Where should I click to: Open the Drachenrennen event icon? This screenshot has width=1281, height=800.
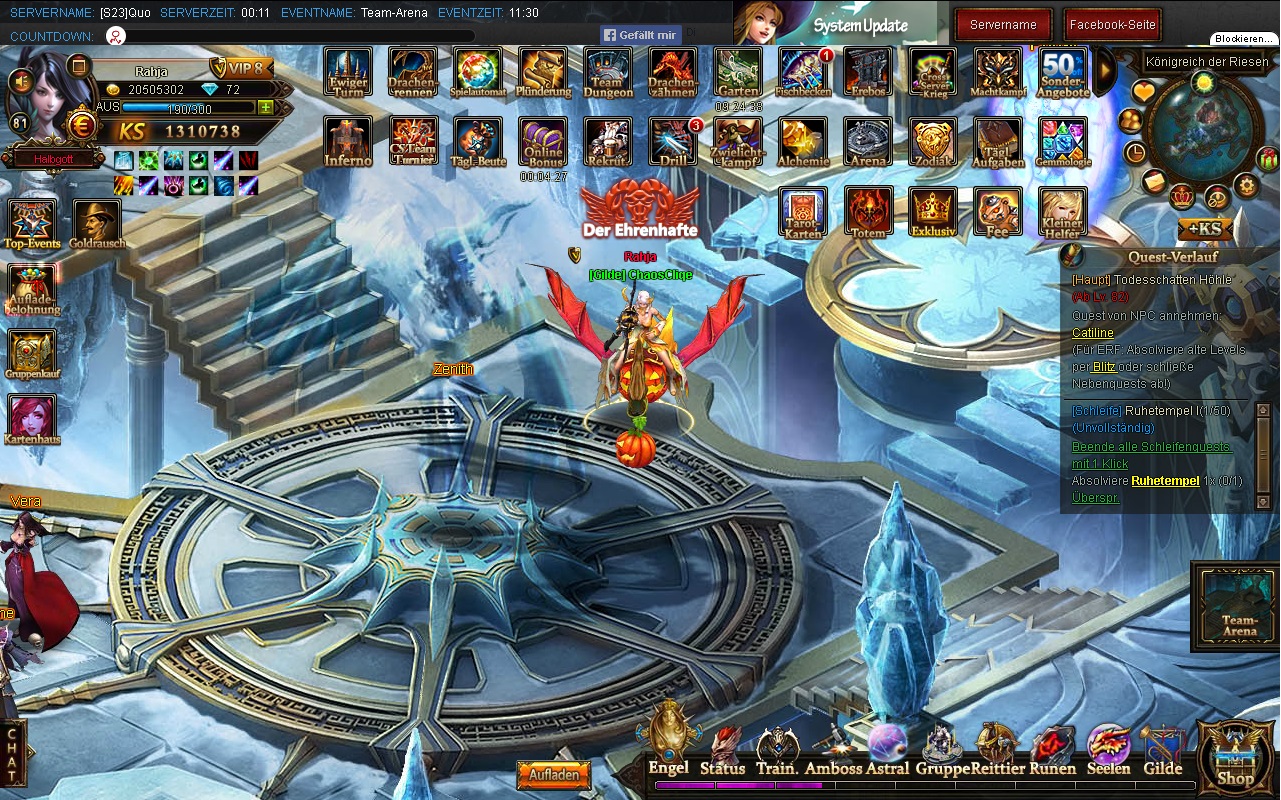412,72
